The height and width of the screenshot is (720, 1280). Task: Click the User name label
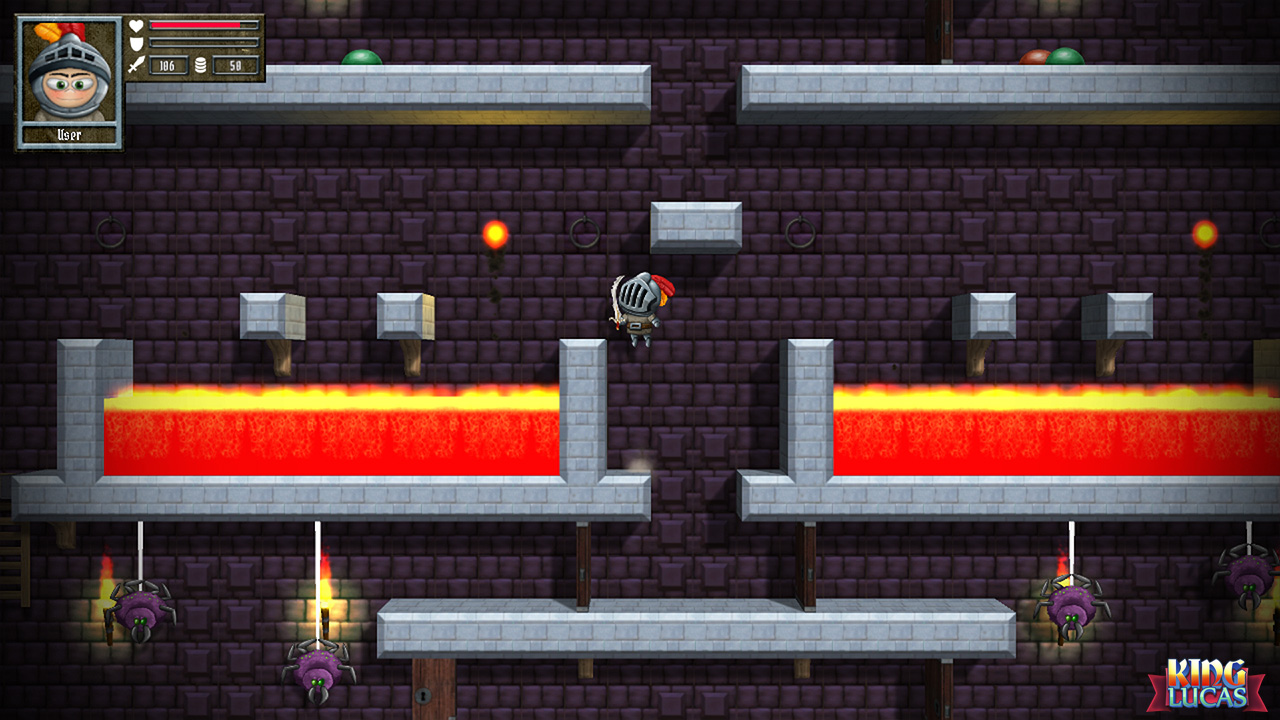point(69,133)
